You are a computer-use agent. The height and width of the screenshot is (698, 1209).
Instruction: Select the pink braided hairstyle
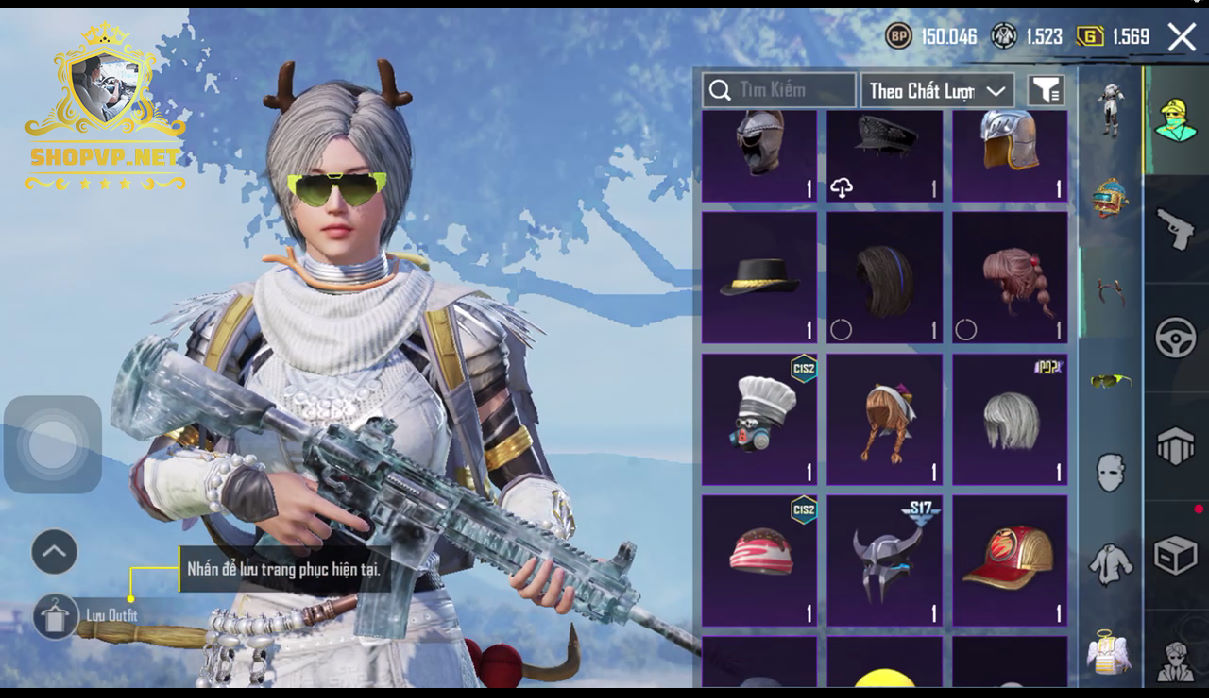(1009, 277)
